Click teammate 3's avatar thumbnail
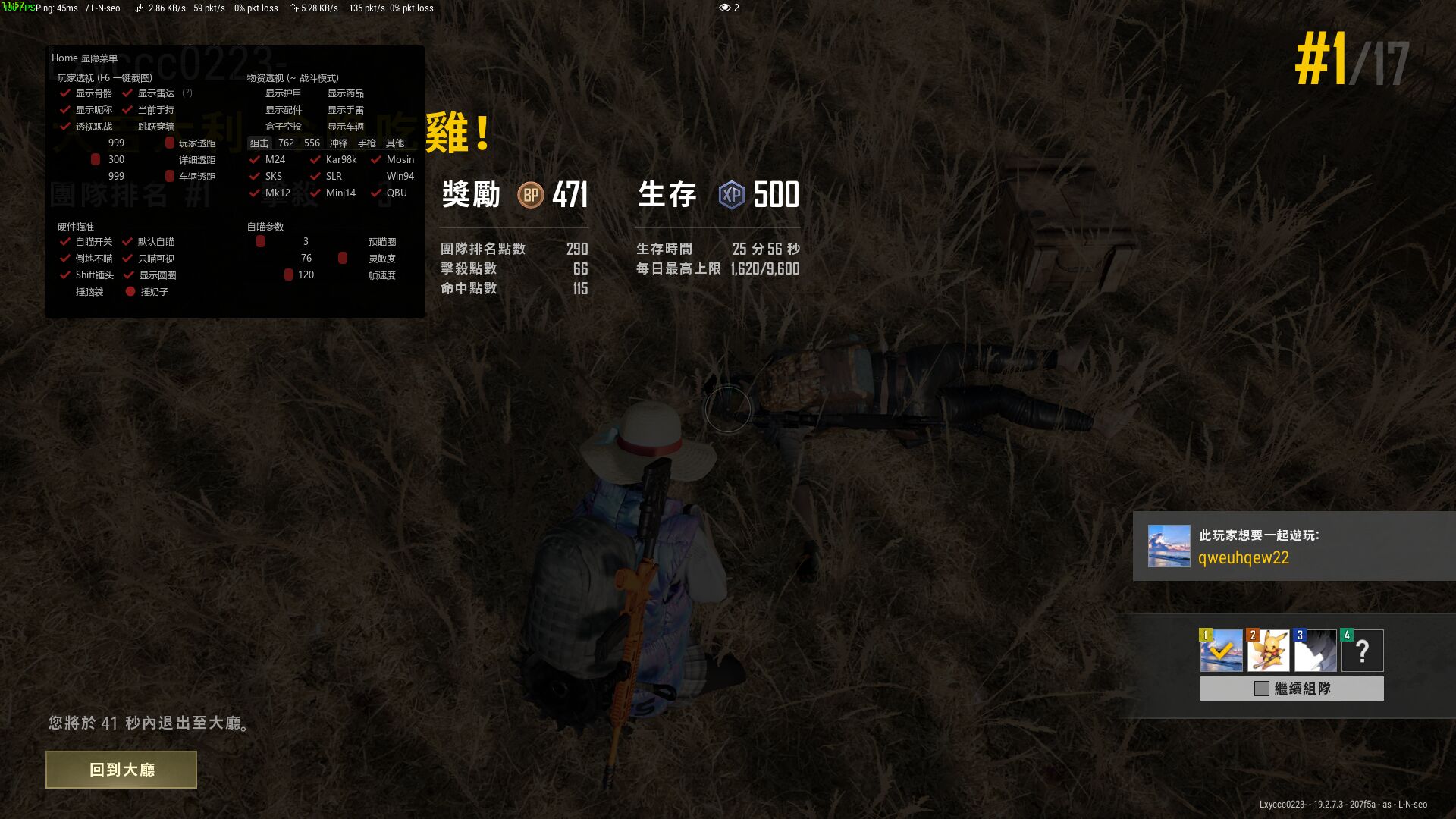Screen dimensions: 1456x819 coord(1315,650)
